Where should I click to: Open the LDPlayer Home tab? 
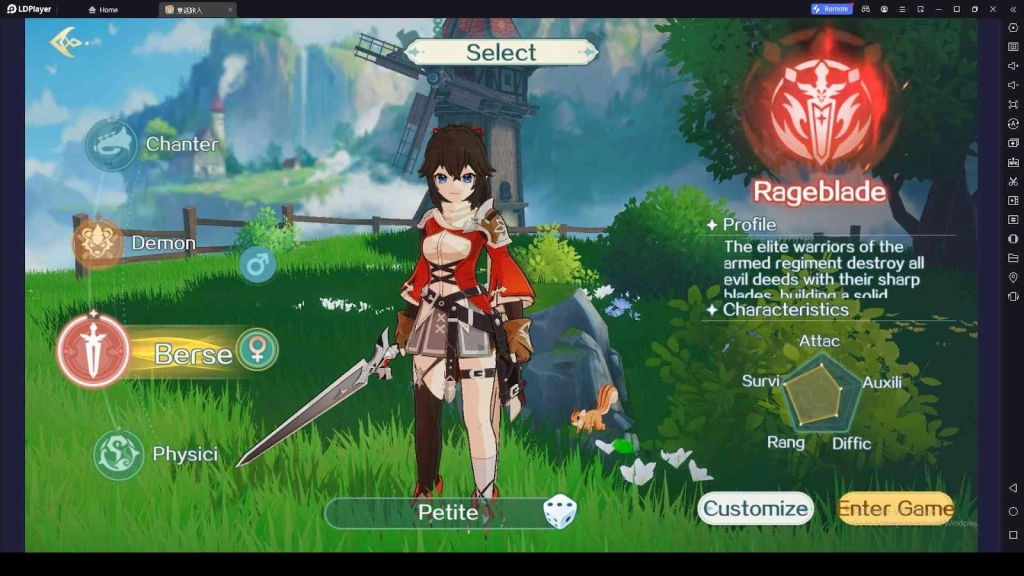[103, 9]
